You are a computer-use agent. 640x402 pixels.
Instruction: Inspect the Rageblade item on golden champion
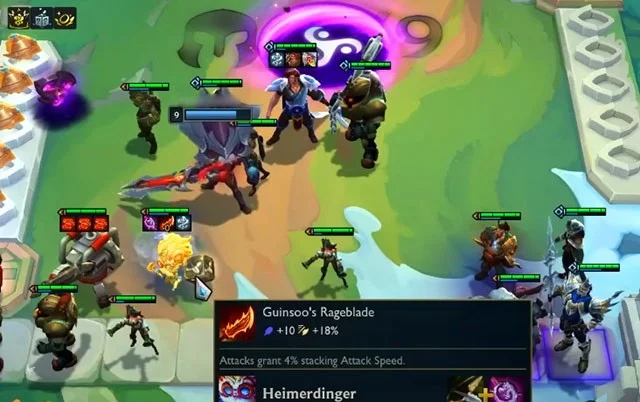pos(167,223)
